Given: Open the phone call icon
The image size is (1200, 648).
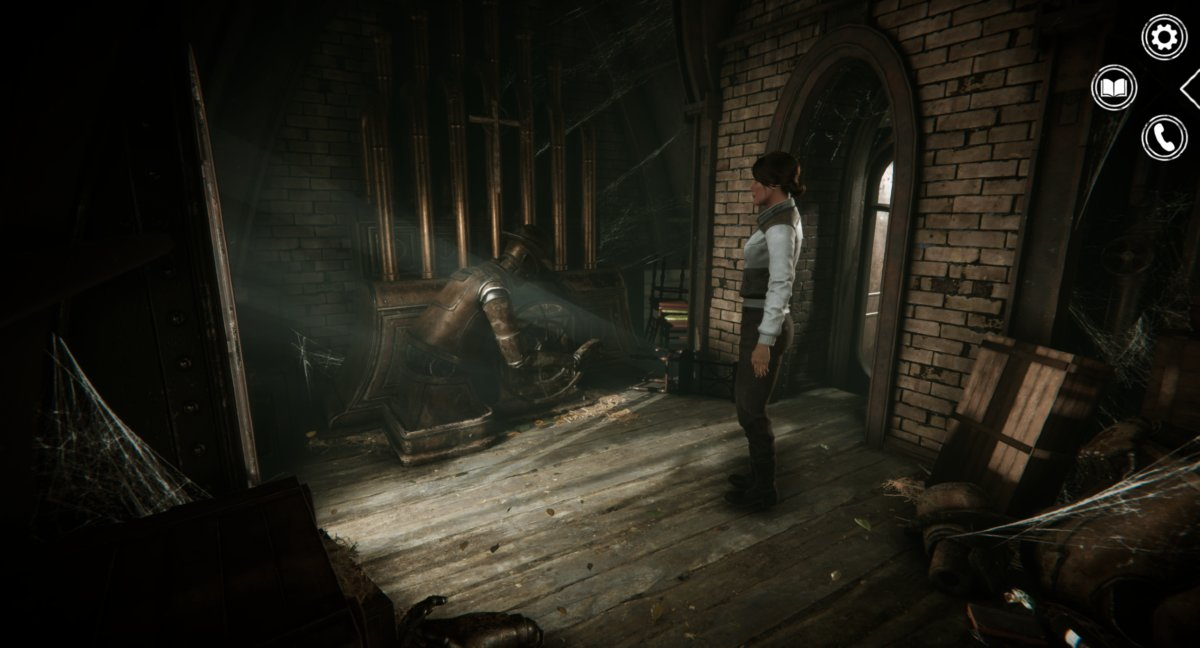Looking at the screenshot, I should coord(1164,137).
